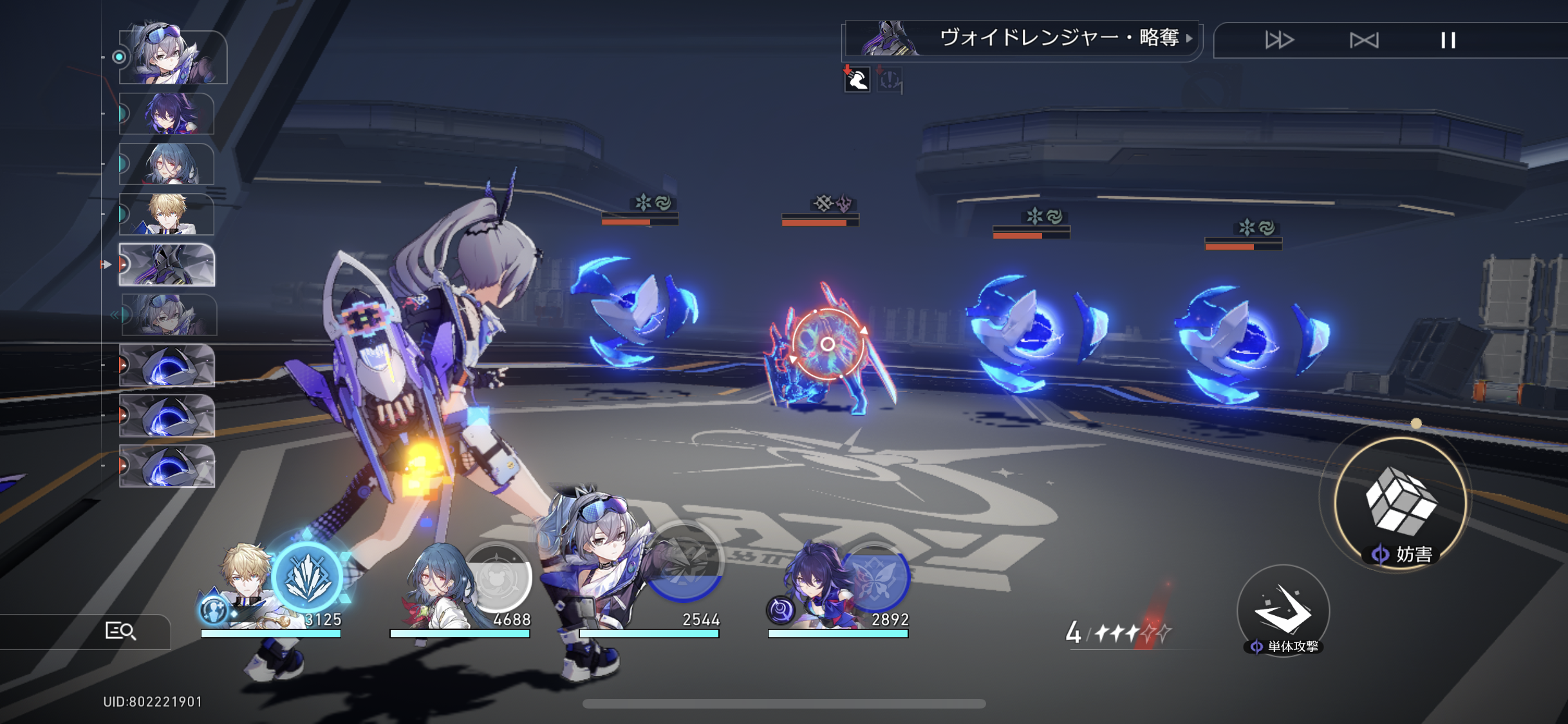Open the ヴォイドレンジャー・略奪 enemy info banner
The height and width of the screenshot is (724, 1568).
1022,40
